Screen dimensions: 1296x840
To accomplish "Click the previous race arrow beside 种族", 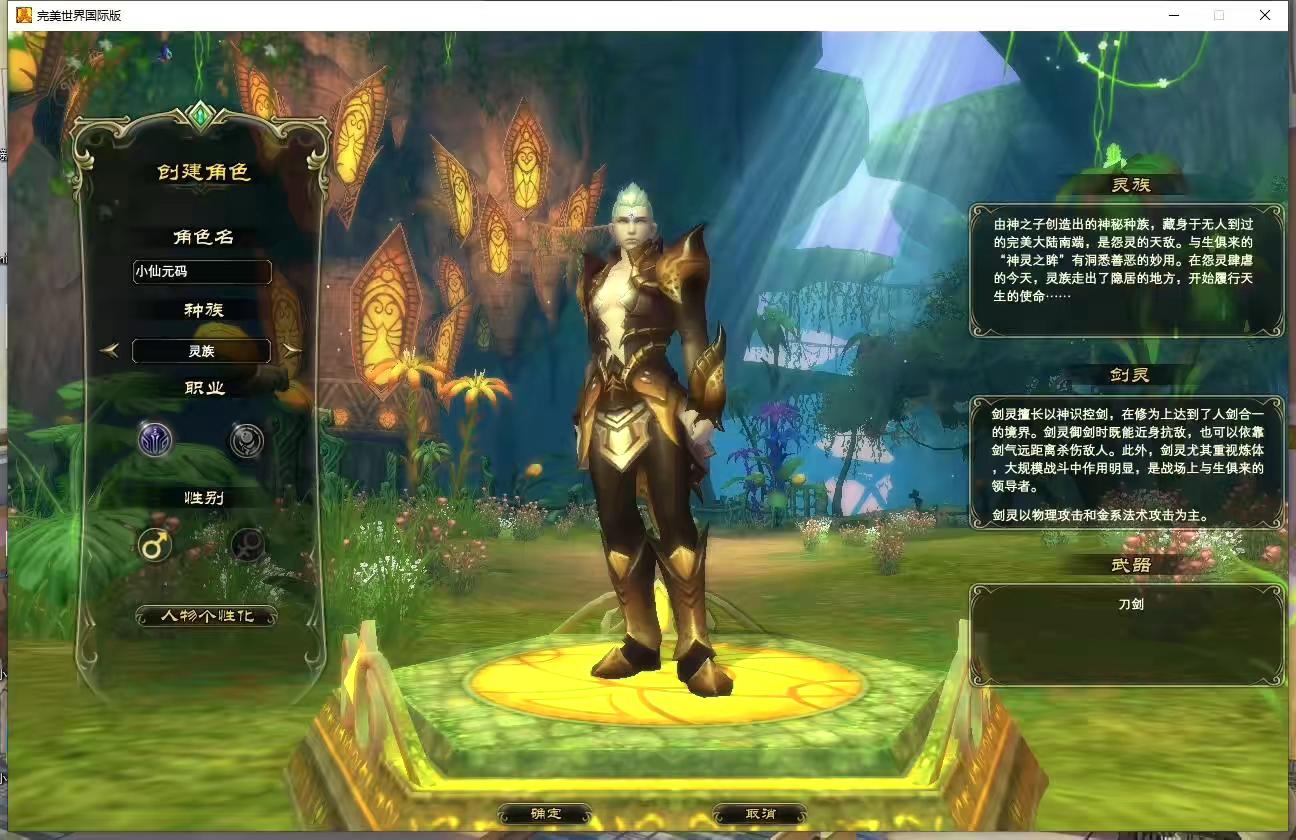I will (110, 350).
